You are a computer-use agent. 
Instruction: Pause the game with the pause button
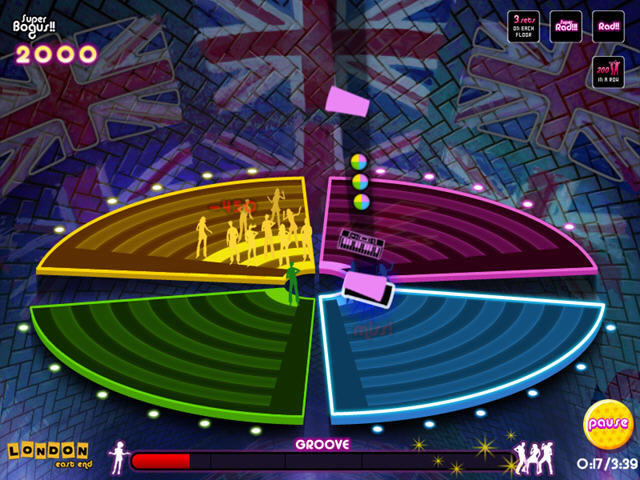coord(607,423)
